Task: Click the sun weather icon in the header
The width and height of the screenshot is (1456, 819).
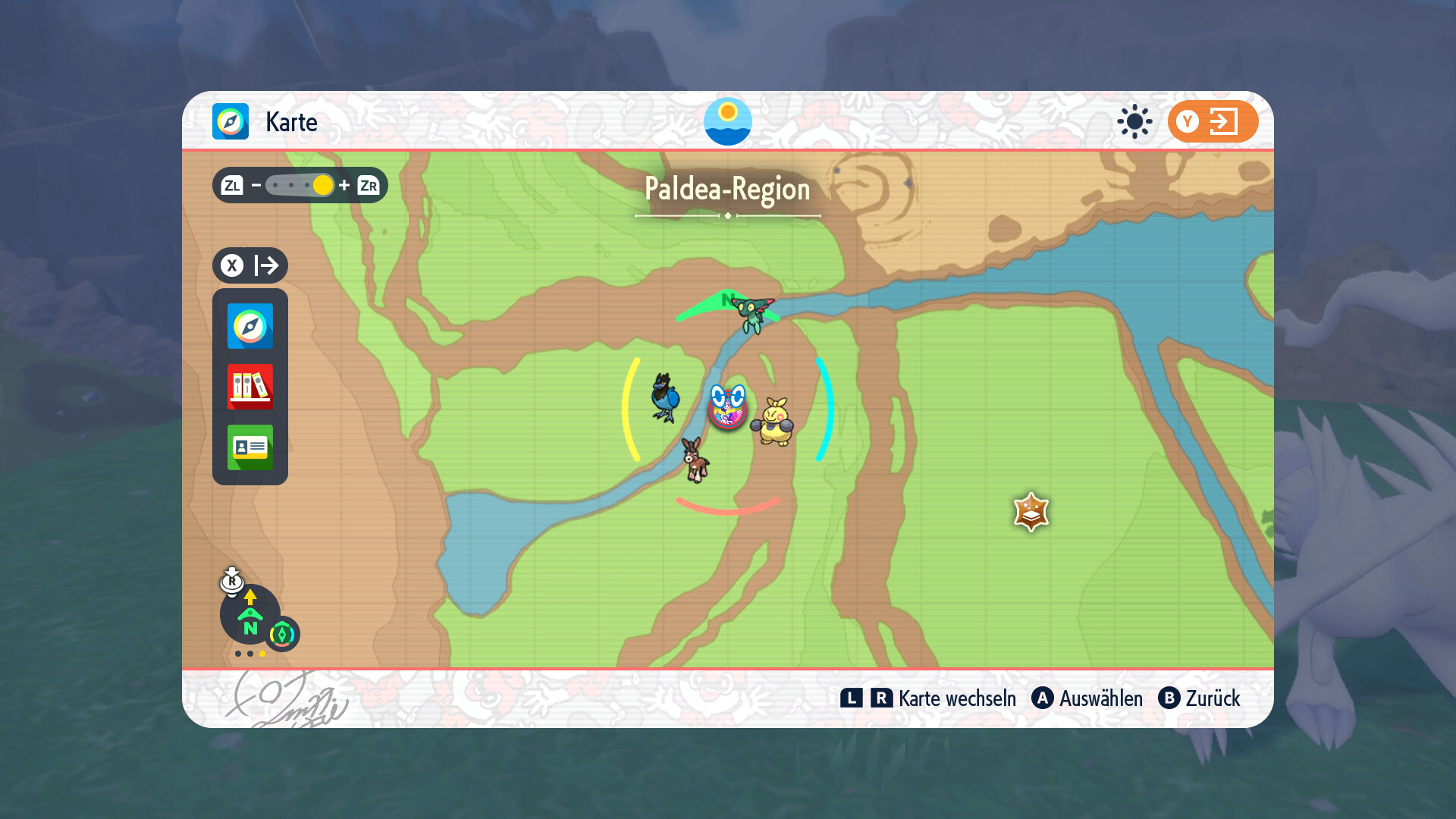Action: (x=1134, y=121)
